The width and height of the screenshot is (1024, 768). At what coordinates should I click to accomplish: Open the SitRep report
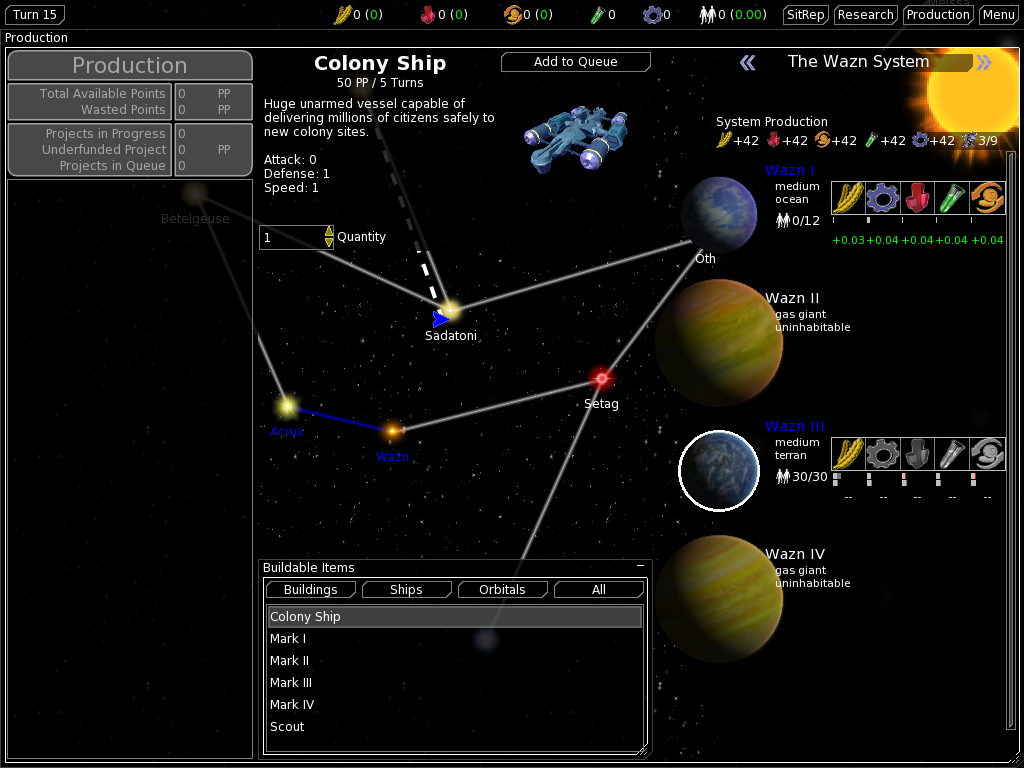[806, 15]
